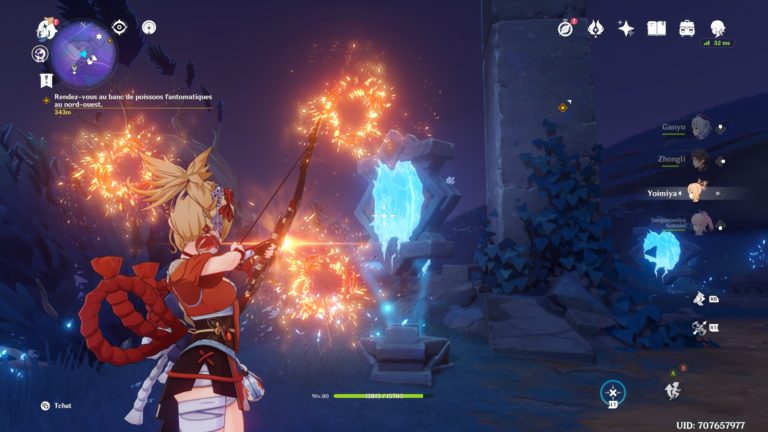Trigger the sprint dash icon
Screen dimensions: 768x432
pyautogui.click(x=673, y=390)
